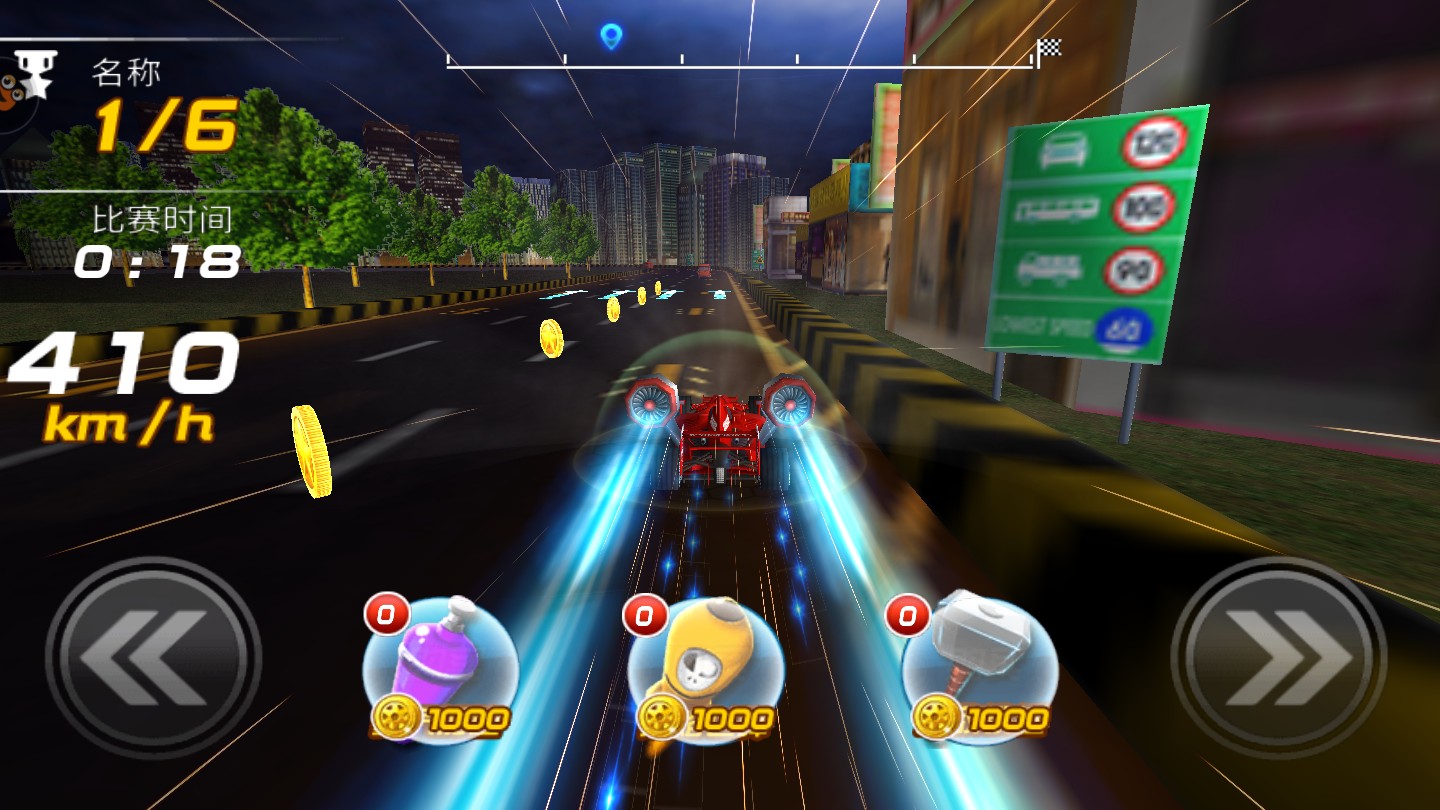Steer left with the double-arrow button
Image resolution: width=1440 pixels, height=810 pixels.
point(152,659)
